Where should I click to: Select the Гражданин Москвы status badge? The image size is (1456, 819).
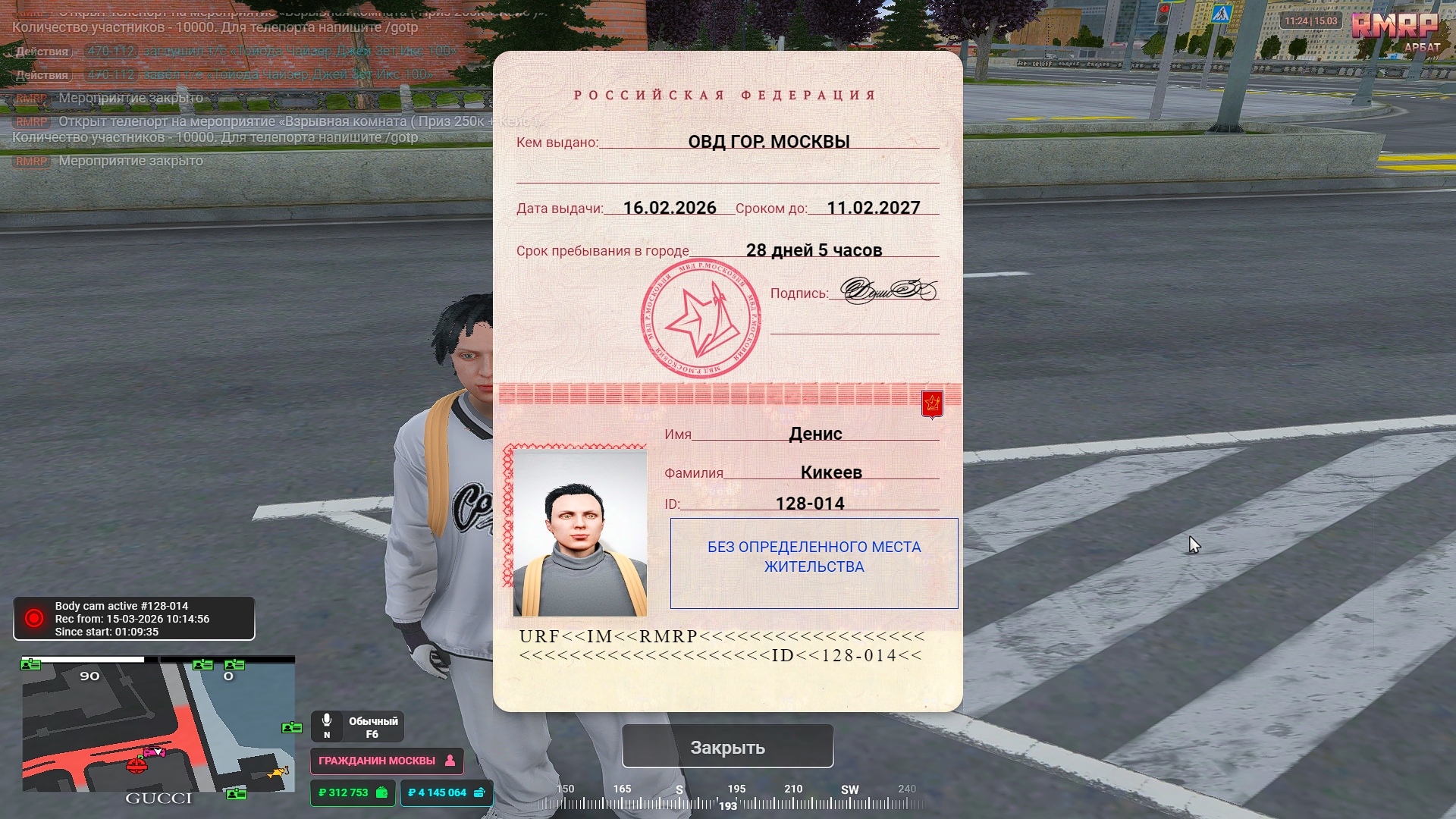tap(386, 761)
